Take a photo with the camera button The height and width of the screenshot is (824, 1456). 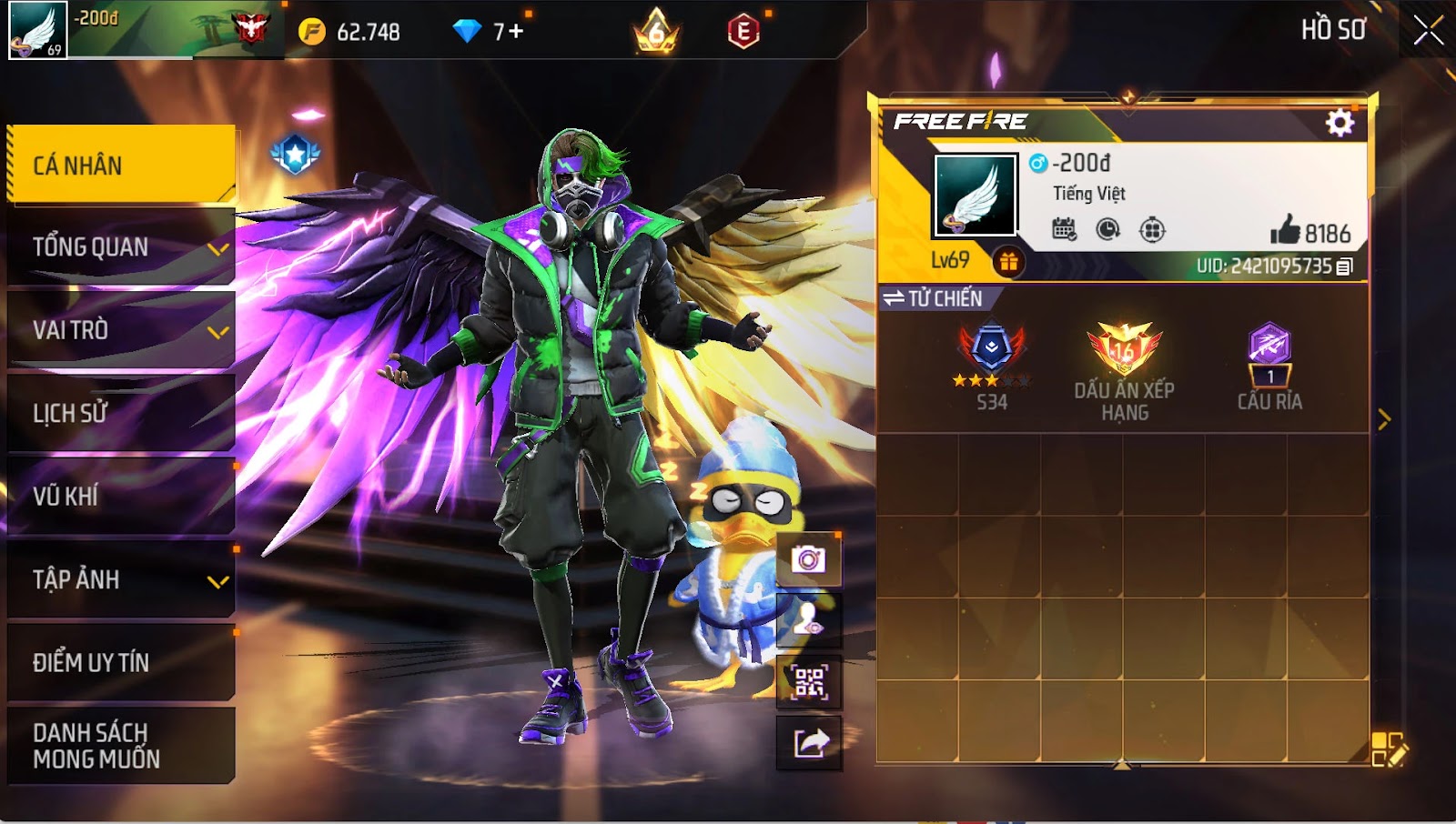808,559
